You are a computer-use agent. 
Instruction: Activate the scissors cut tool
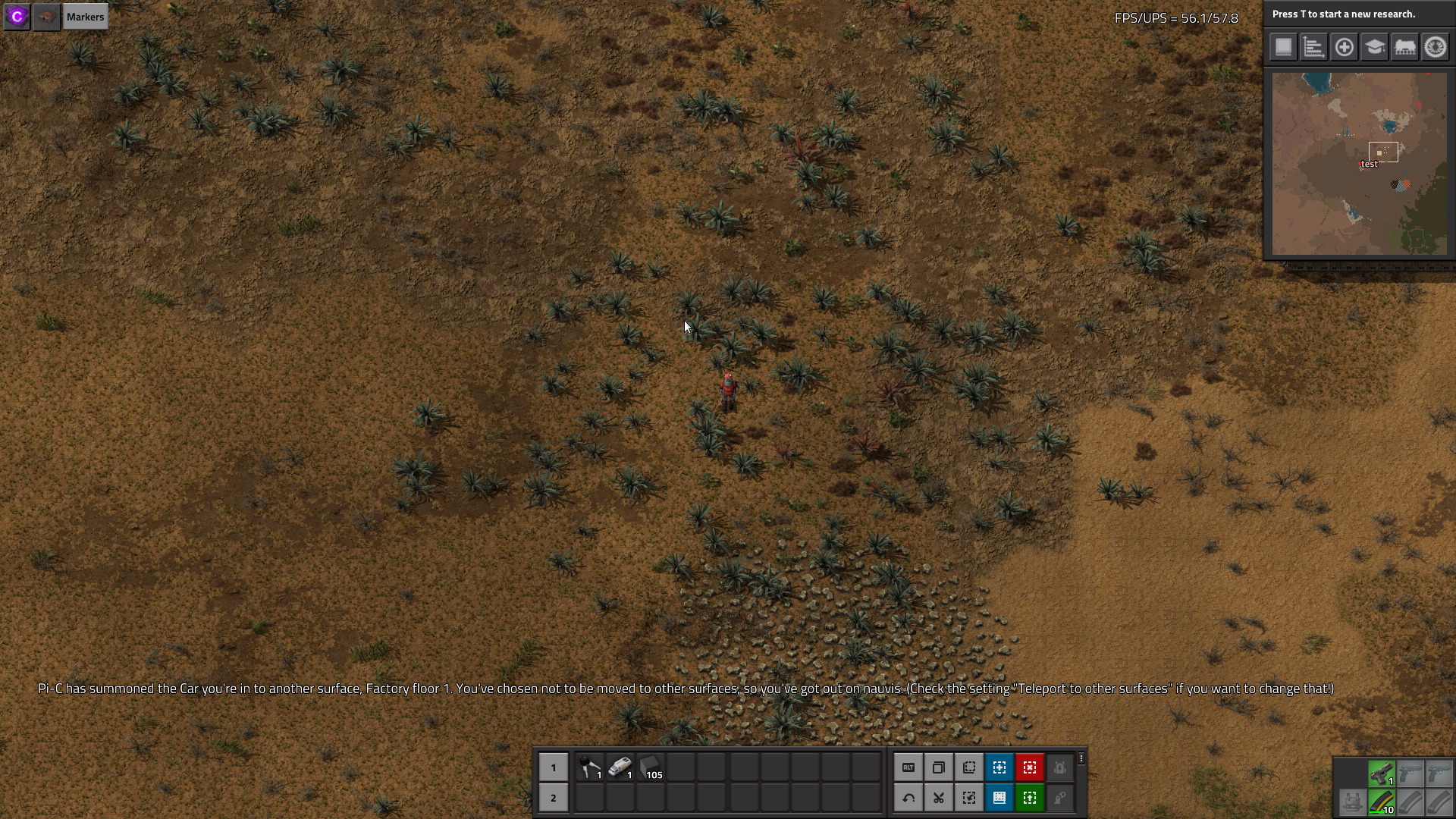(x=939, y=798)
